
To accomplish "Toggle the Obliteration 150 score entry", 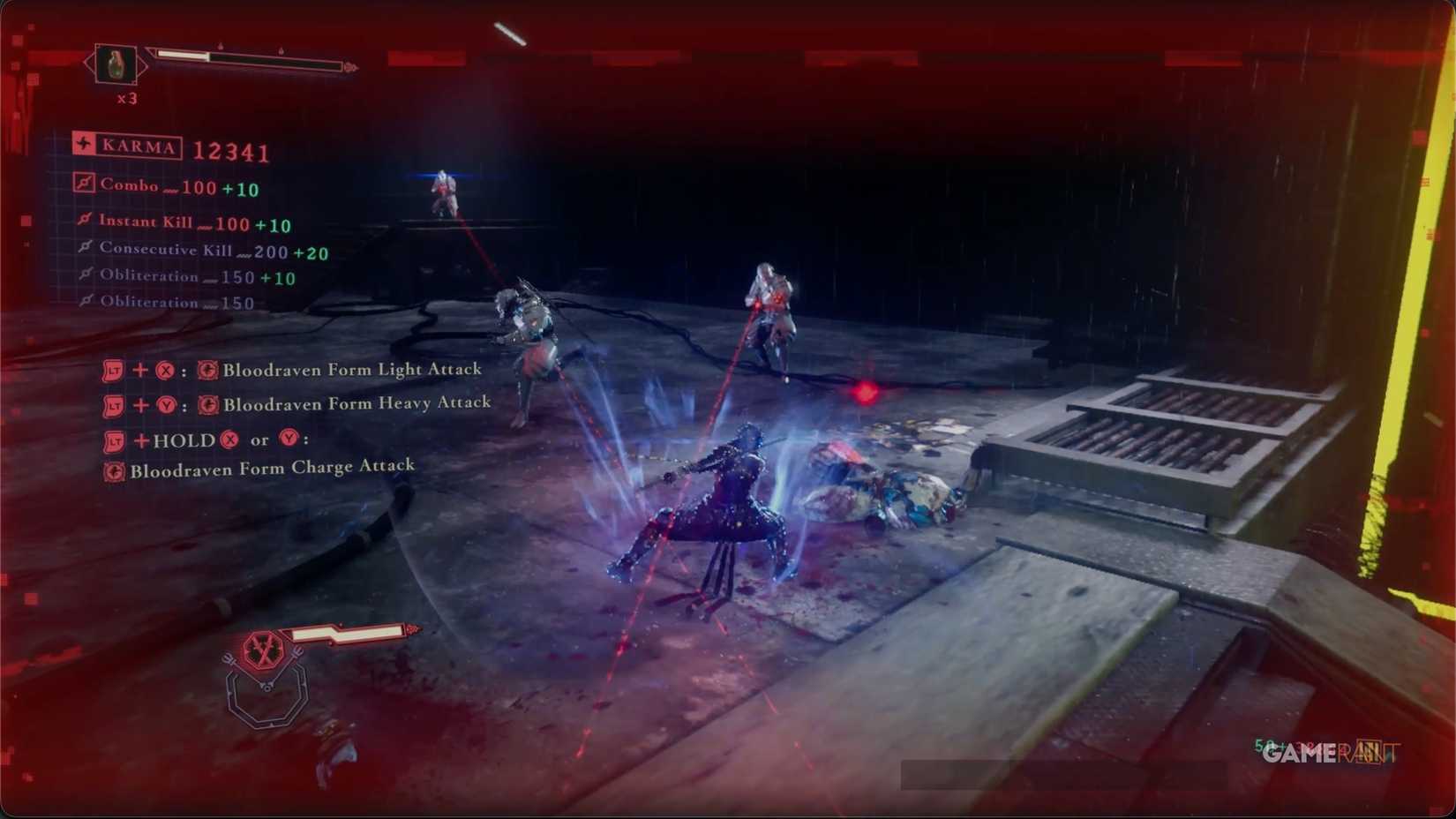I will tap(84, 301).
